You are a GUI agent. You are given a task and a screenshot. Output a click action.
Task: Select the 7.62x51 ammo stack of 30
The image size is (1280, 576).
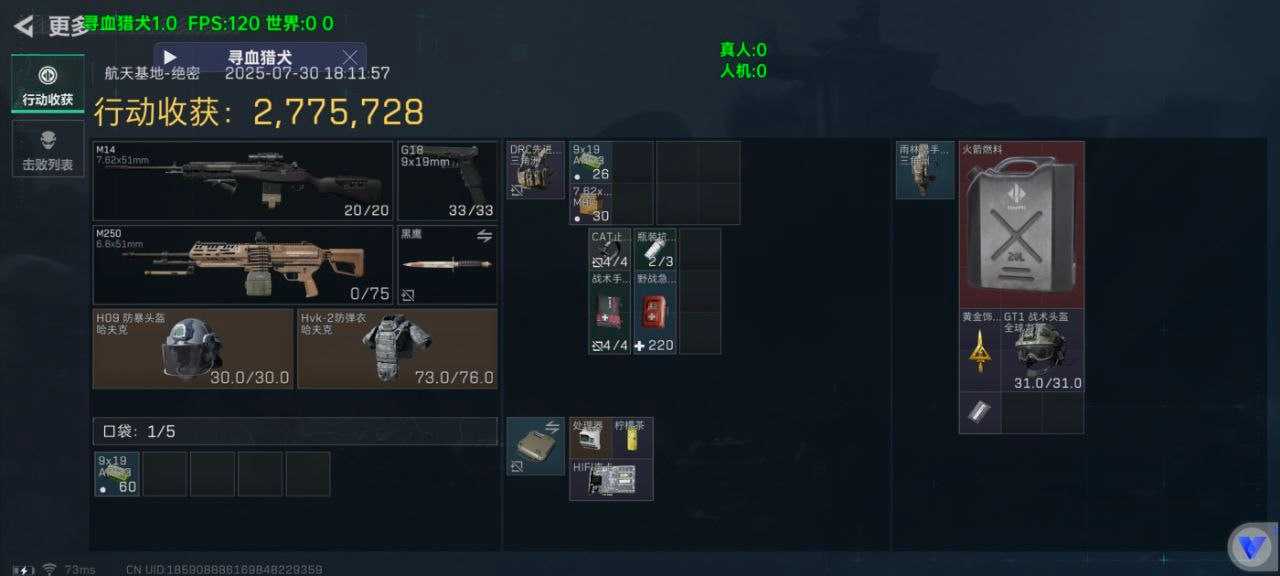591,204
